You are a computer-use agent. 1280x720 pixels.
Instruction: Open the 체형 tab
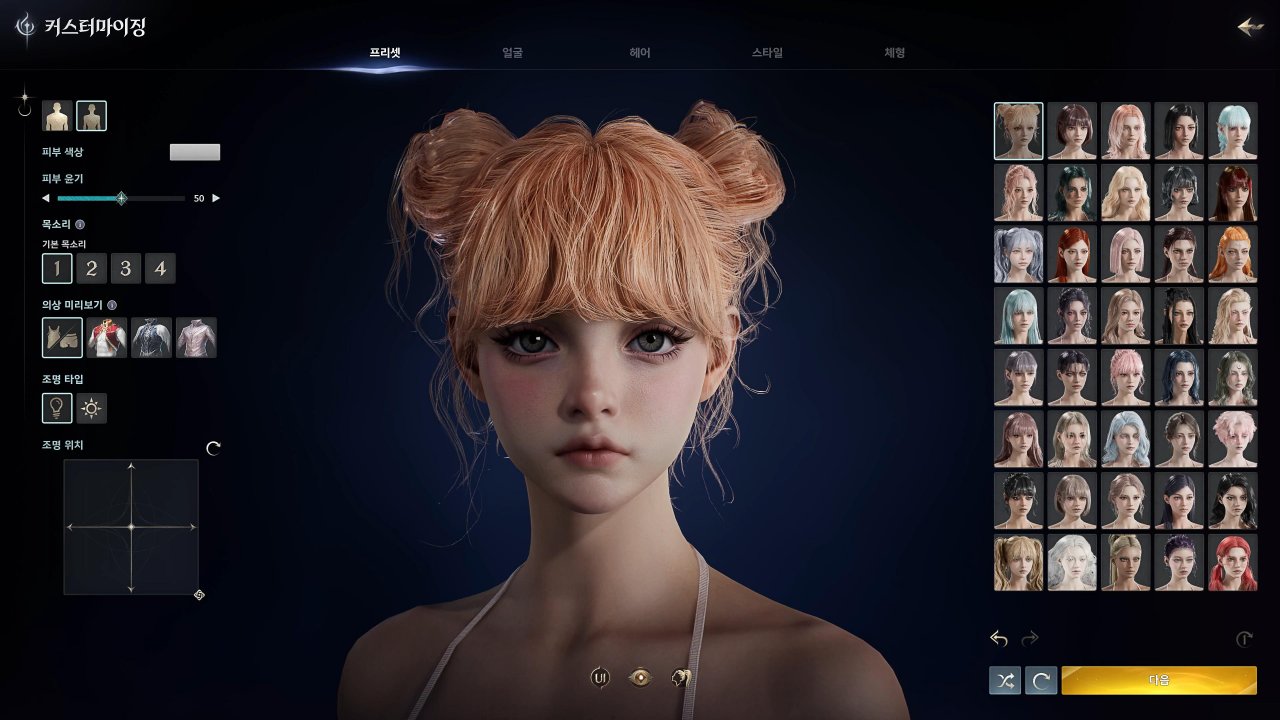pyautogui.click(x=893, y=53)
